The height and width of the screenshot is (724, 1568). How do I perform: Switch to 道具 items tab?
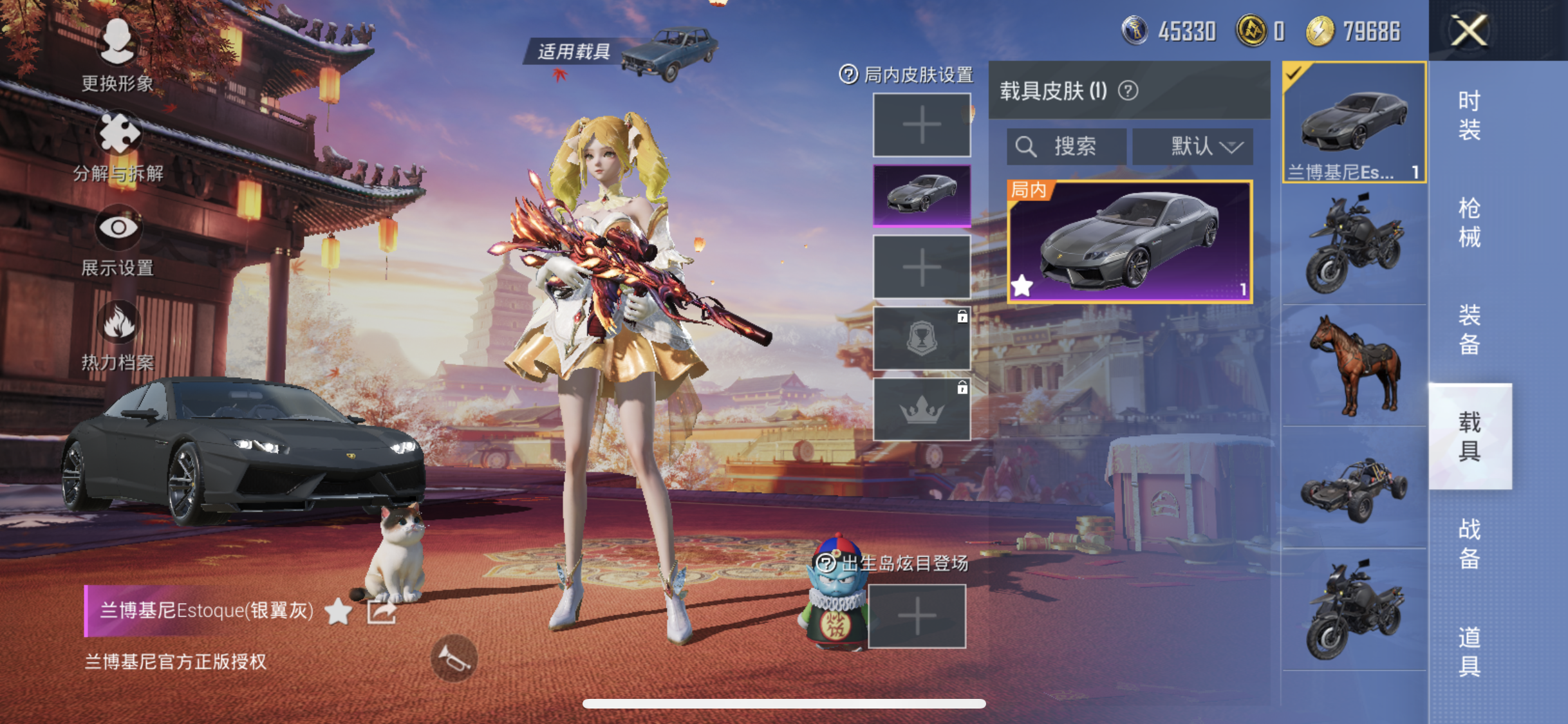(1469, 651)
